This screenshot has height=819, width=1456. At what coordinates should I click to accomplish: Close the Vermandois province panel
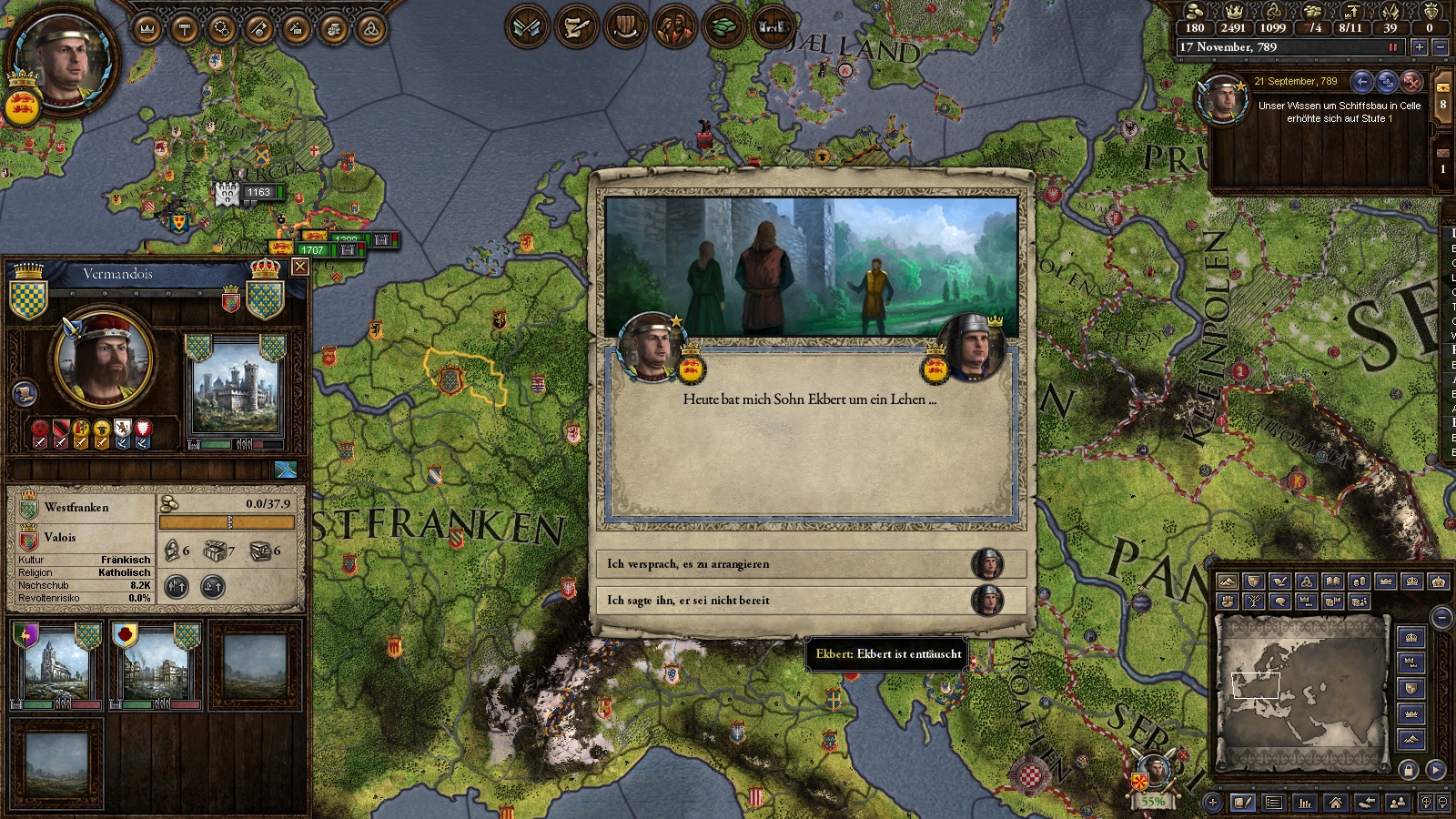pos(299,267)
